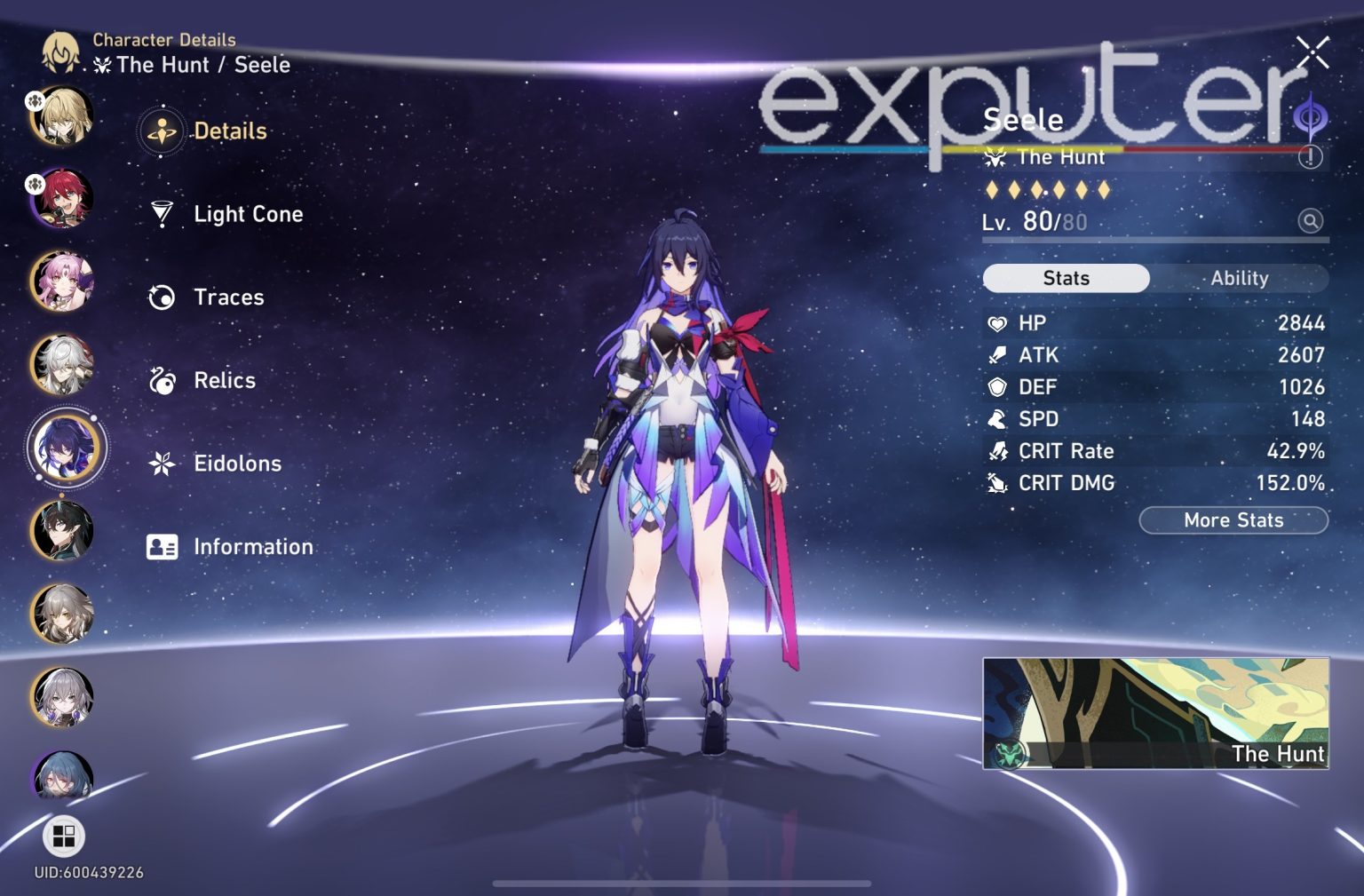Viewport: 1364px width, 896px height.
Task: Click the CRIT Rate stat row
Action: (x=1154, y=451)
